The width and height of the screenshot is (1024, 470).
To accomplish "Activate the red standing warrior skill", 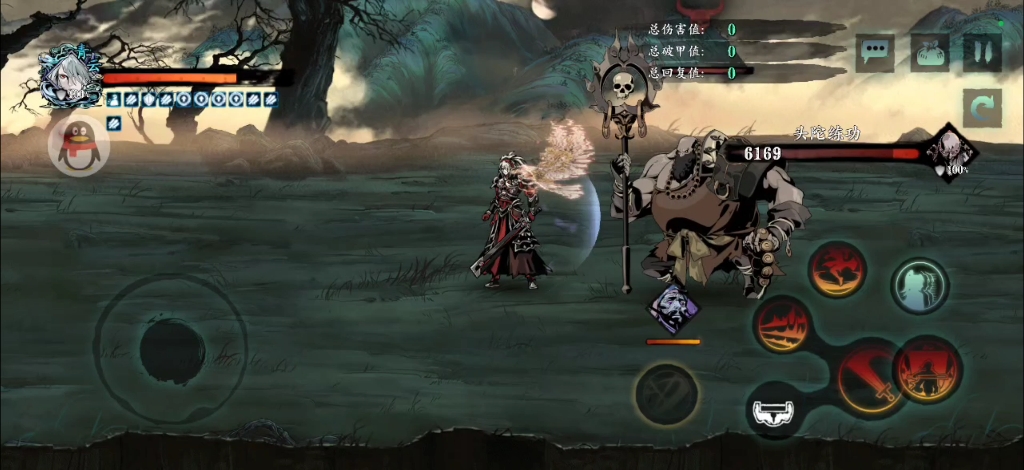I will coord(927,367).
